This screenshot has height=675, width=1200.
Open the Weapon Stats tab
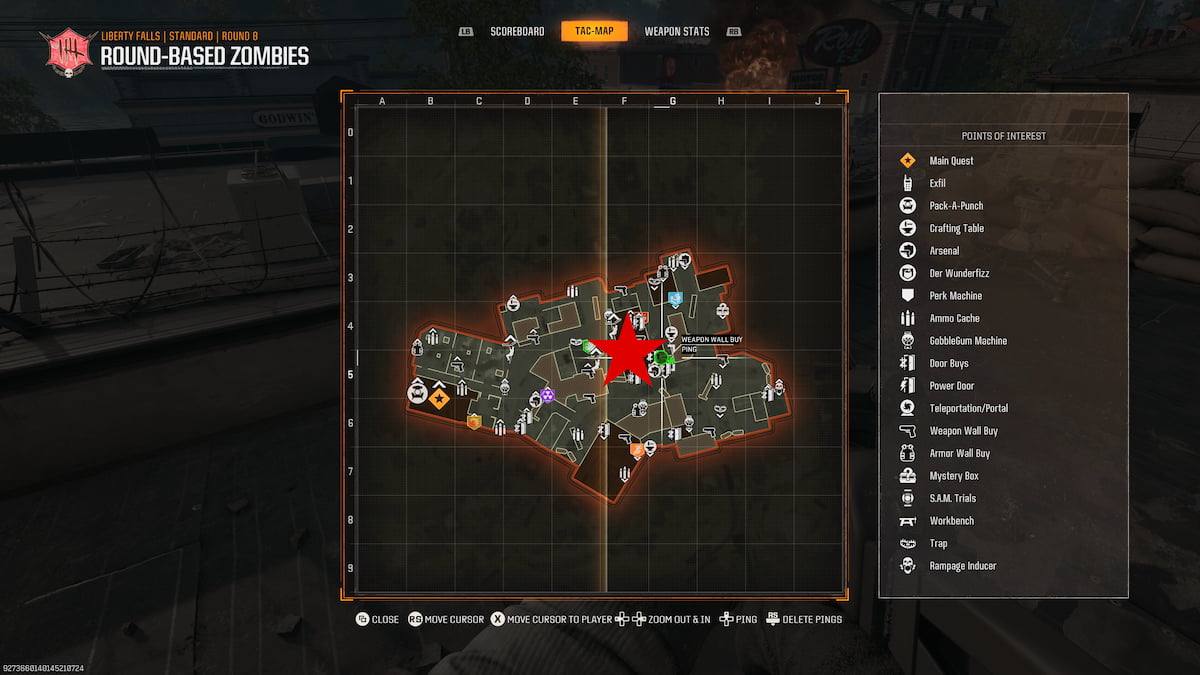677,32
